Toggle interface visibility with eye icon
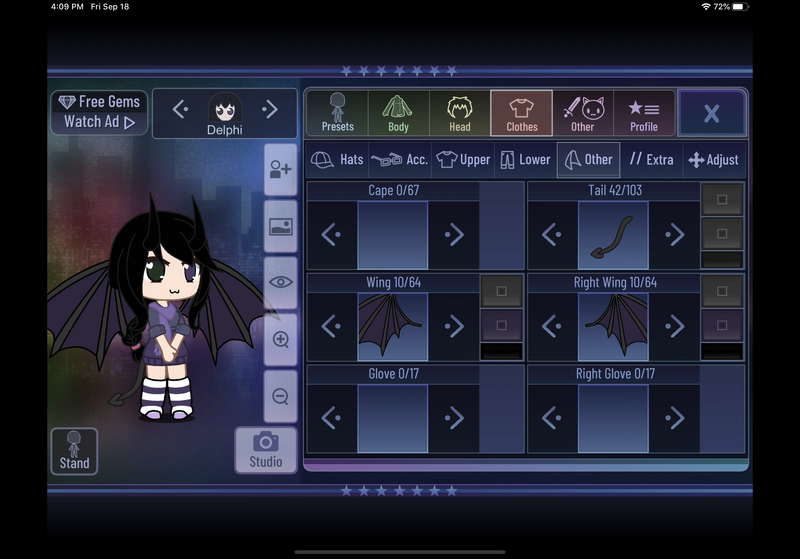This screenshot has width=800, height=559. click(281, 282)
